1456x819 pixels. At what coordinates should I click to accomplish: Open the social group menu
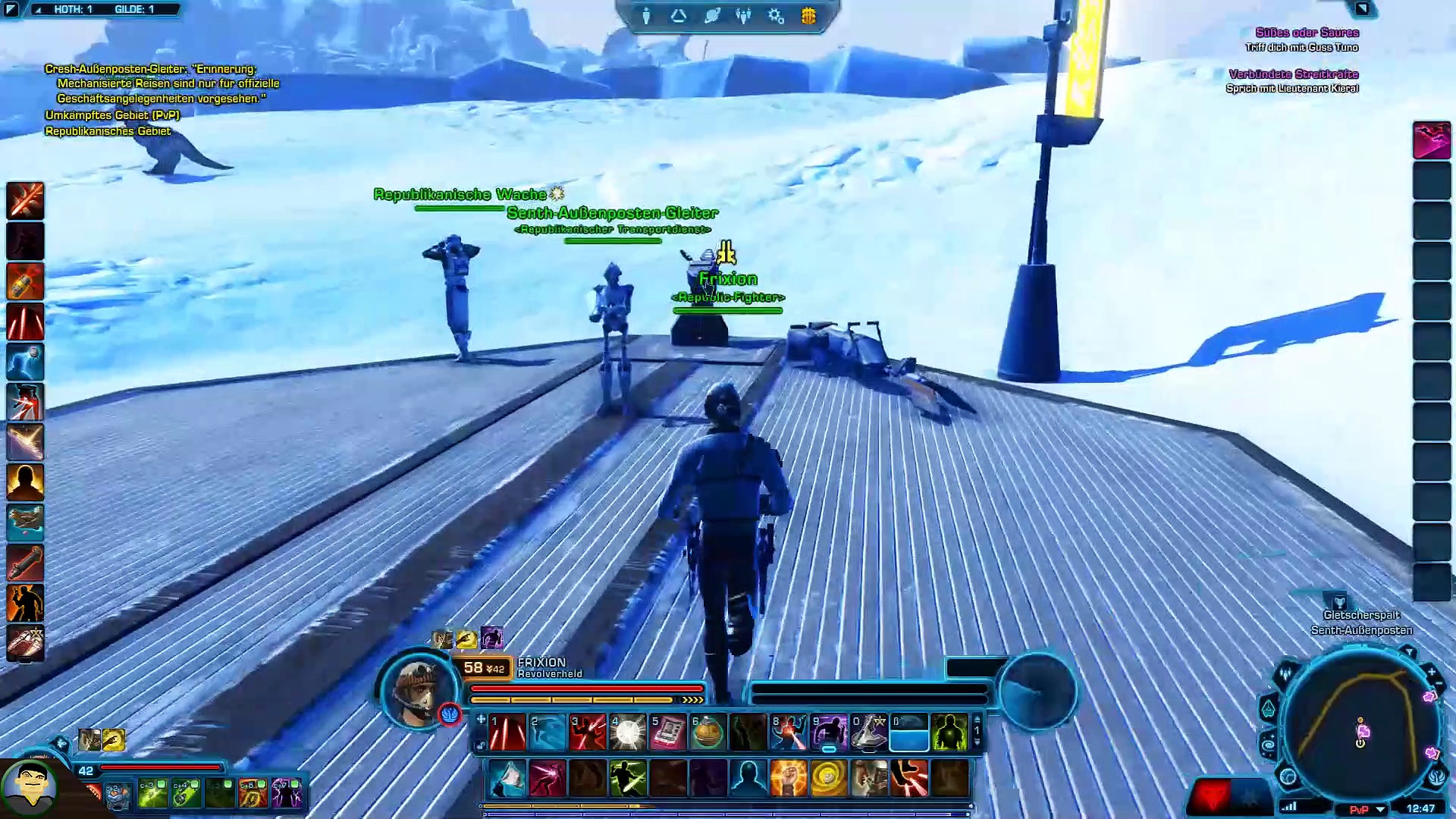click(743, 16)
